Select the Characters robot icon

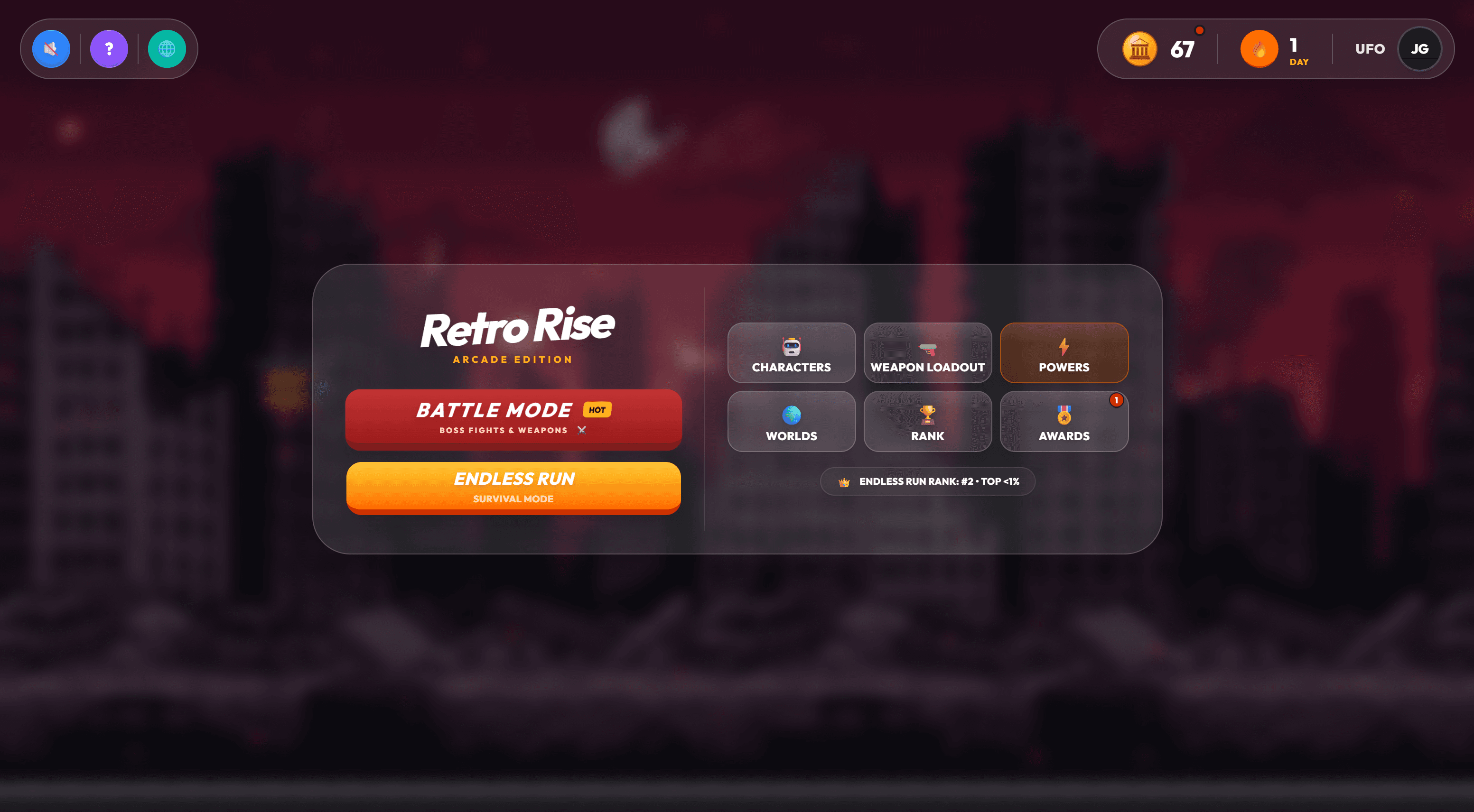click(x=792, y=353)
